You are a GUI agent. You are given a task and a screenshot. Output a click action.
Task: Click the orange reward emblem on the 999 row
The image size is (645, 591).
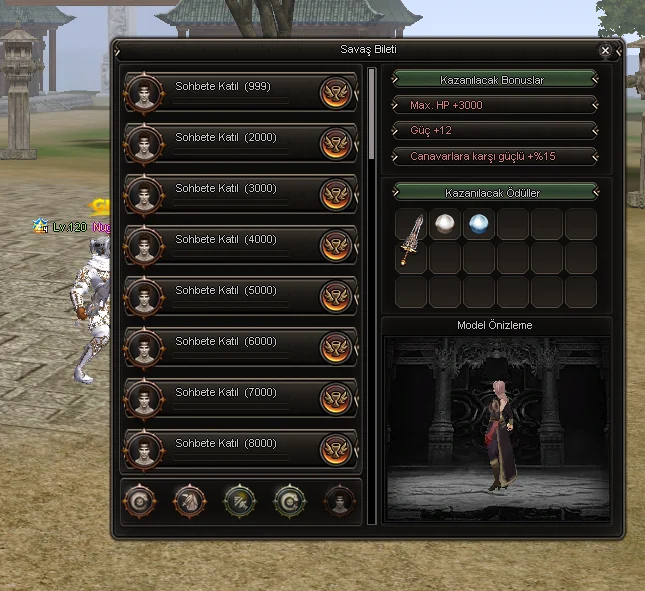point(336,92)
